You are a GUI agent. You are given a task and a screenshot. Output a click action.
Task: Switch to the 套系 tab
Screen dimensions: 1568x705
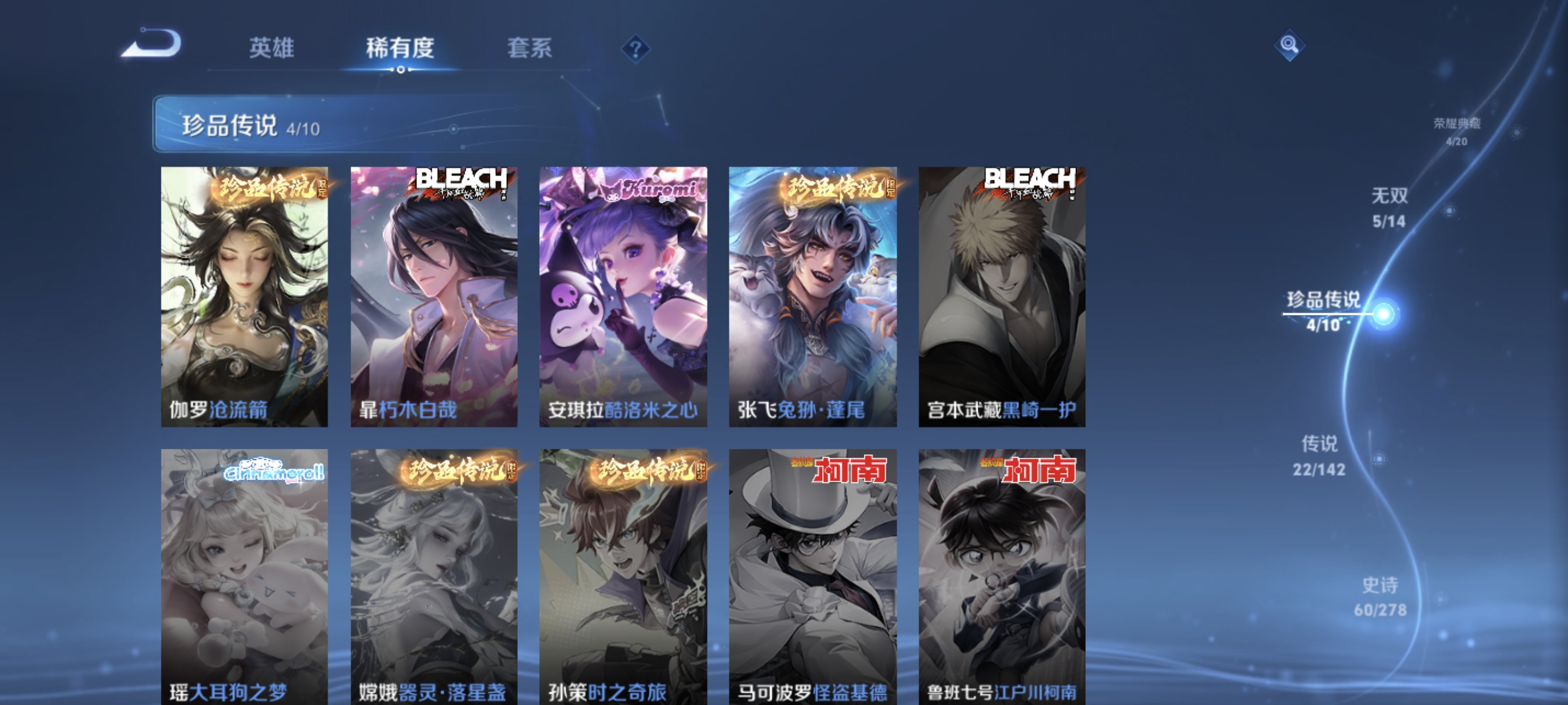(529, 49)
